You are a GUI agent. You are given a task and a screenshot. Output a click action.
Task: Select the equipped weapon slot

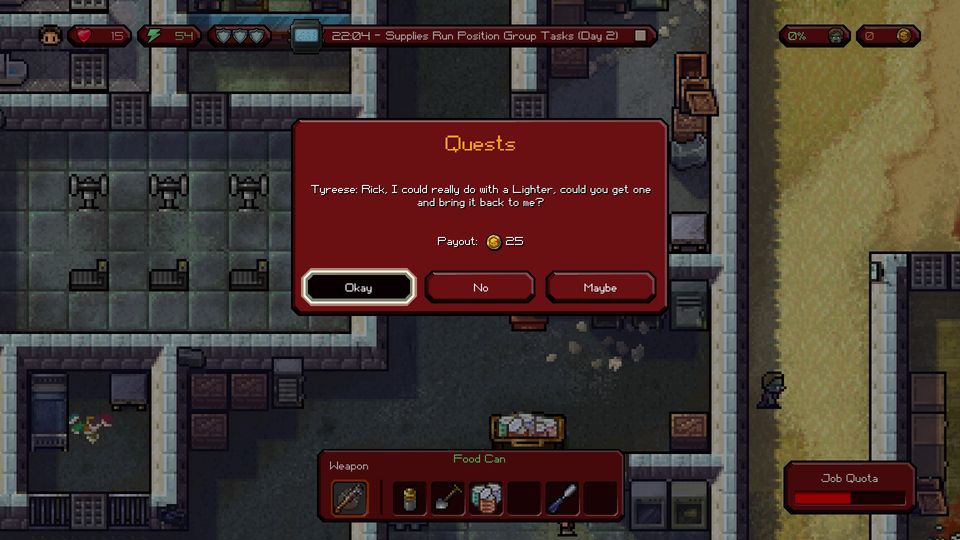[349, 497]
